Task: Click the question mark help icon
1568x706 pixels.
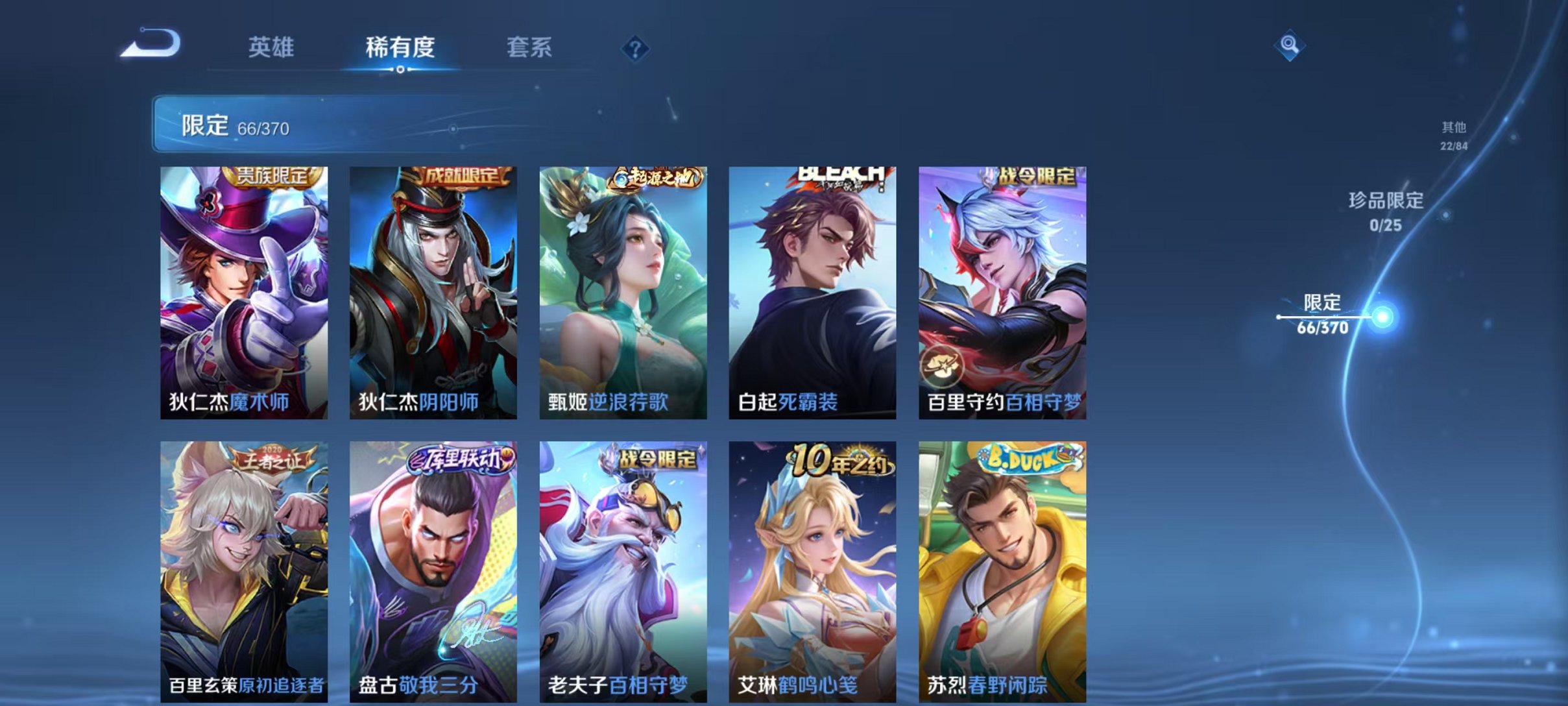Action: point(636,49)
